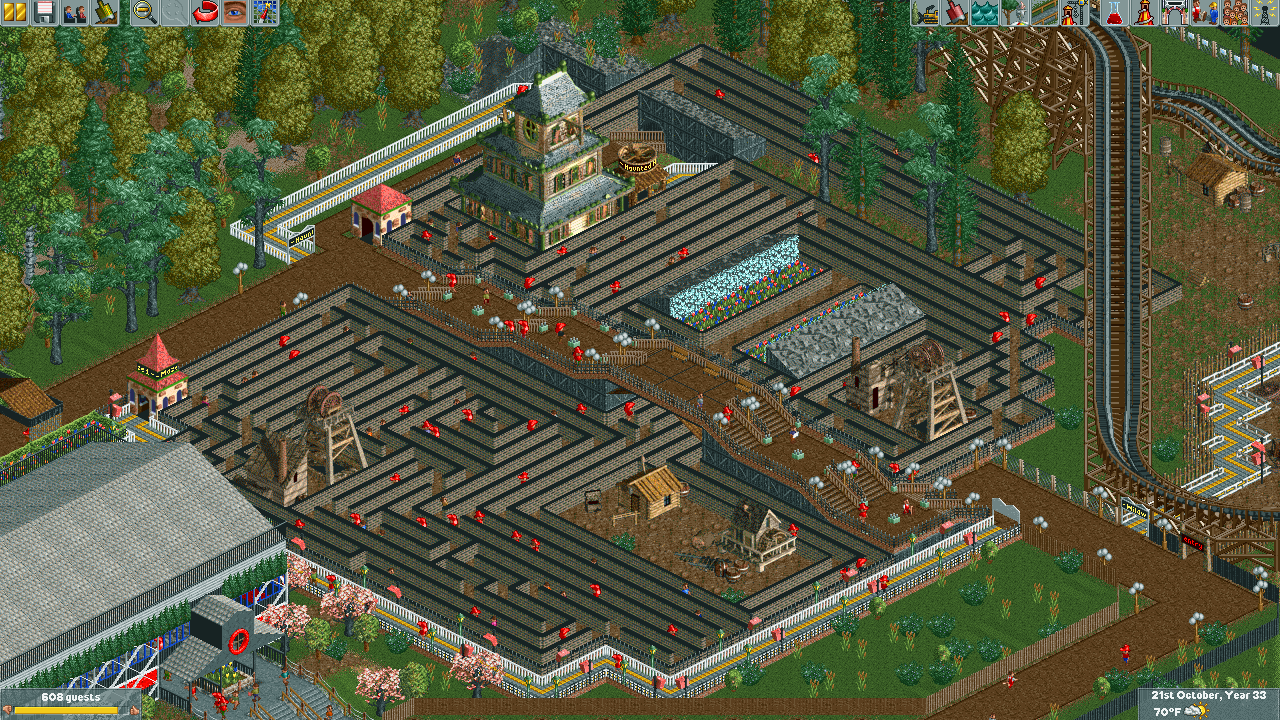1280x720 pixels.
Task: Activate the water adjustment tool
Action: [x=985, y=12]
